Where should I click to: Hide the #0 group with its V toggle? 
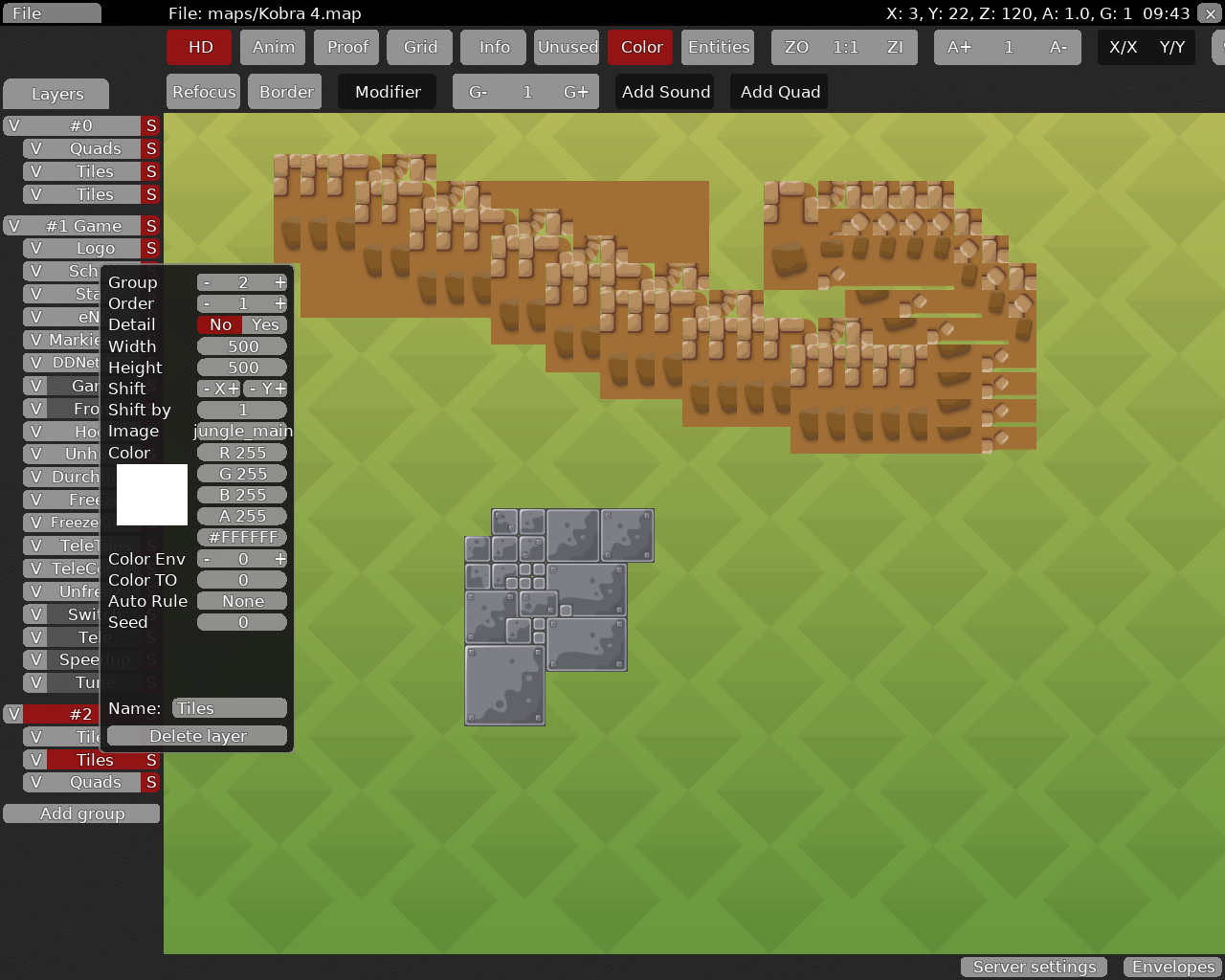[12, 125]
